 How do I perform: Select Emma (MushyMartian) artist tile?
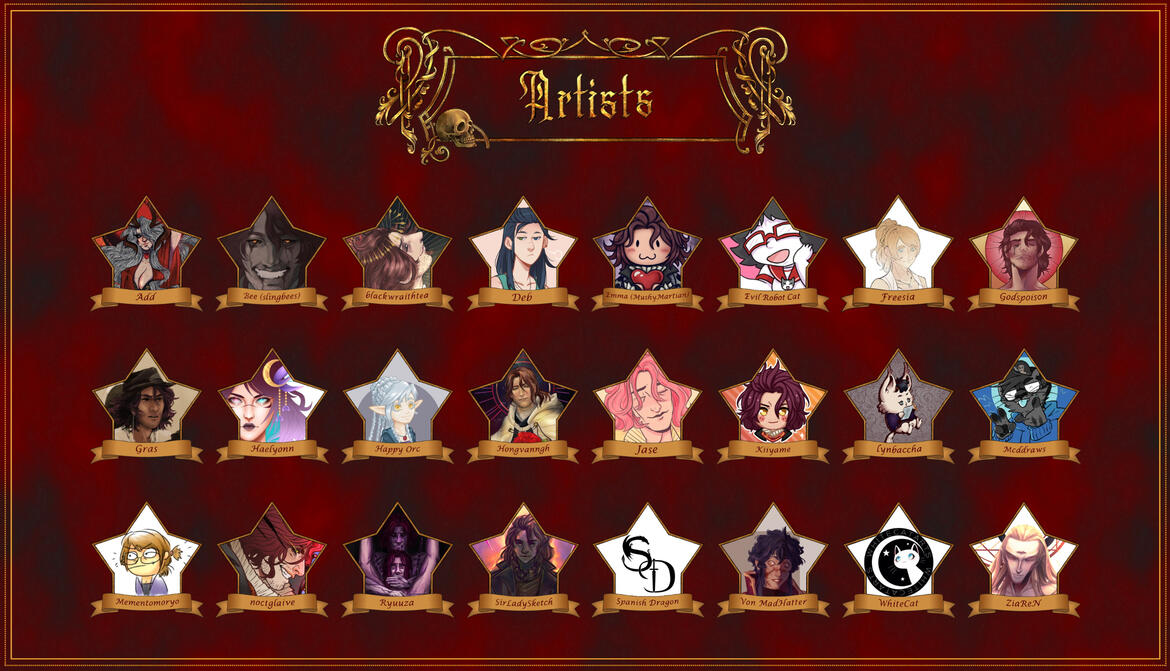tap(648, 252)
